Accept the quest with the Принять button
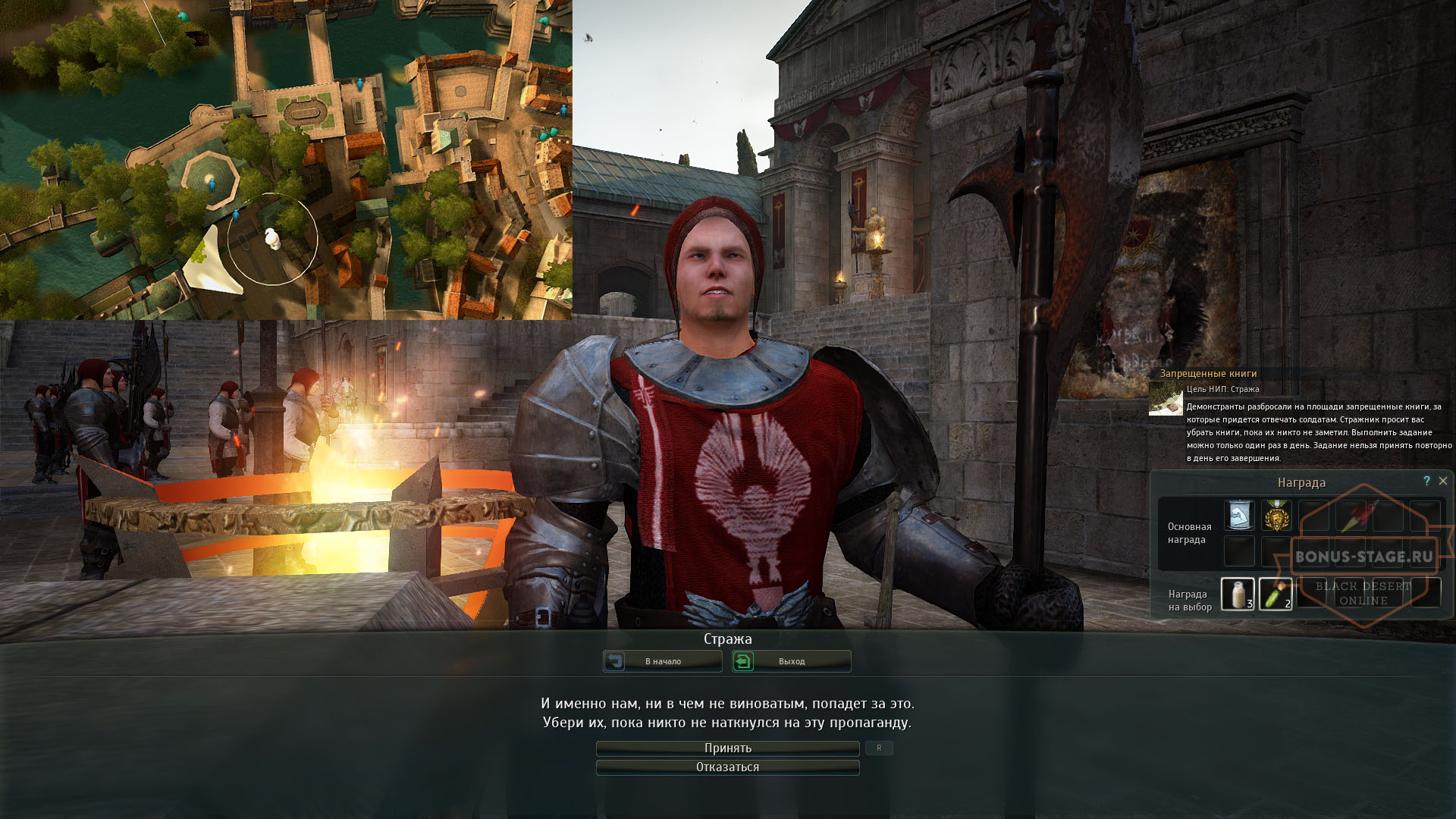Viewport: 1456px width, 819px height. pyautogui.click(x=727, y=748)
